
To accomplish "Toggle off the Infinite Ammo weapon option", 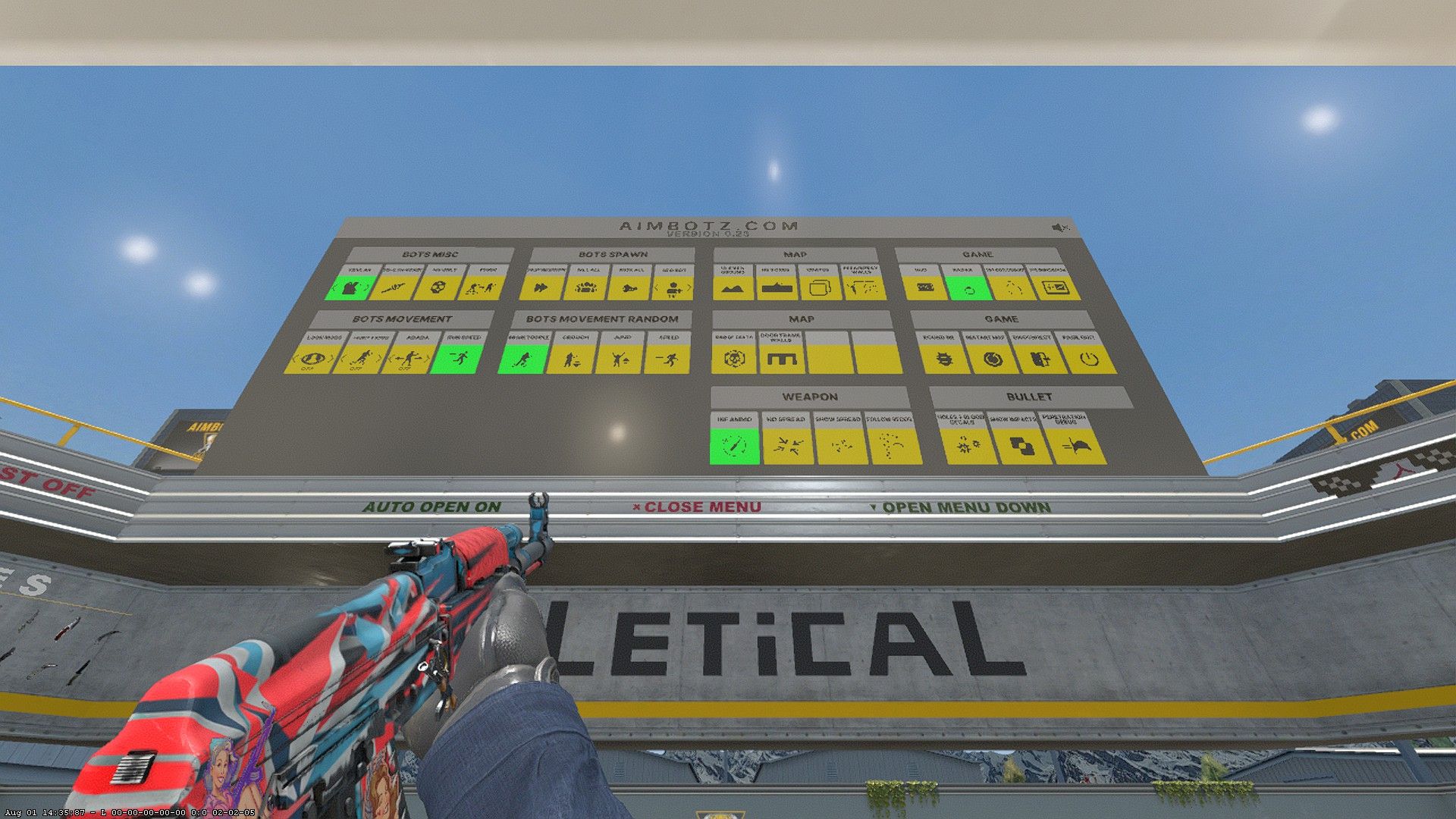I will coord(735,446).
